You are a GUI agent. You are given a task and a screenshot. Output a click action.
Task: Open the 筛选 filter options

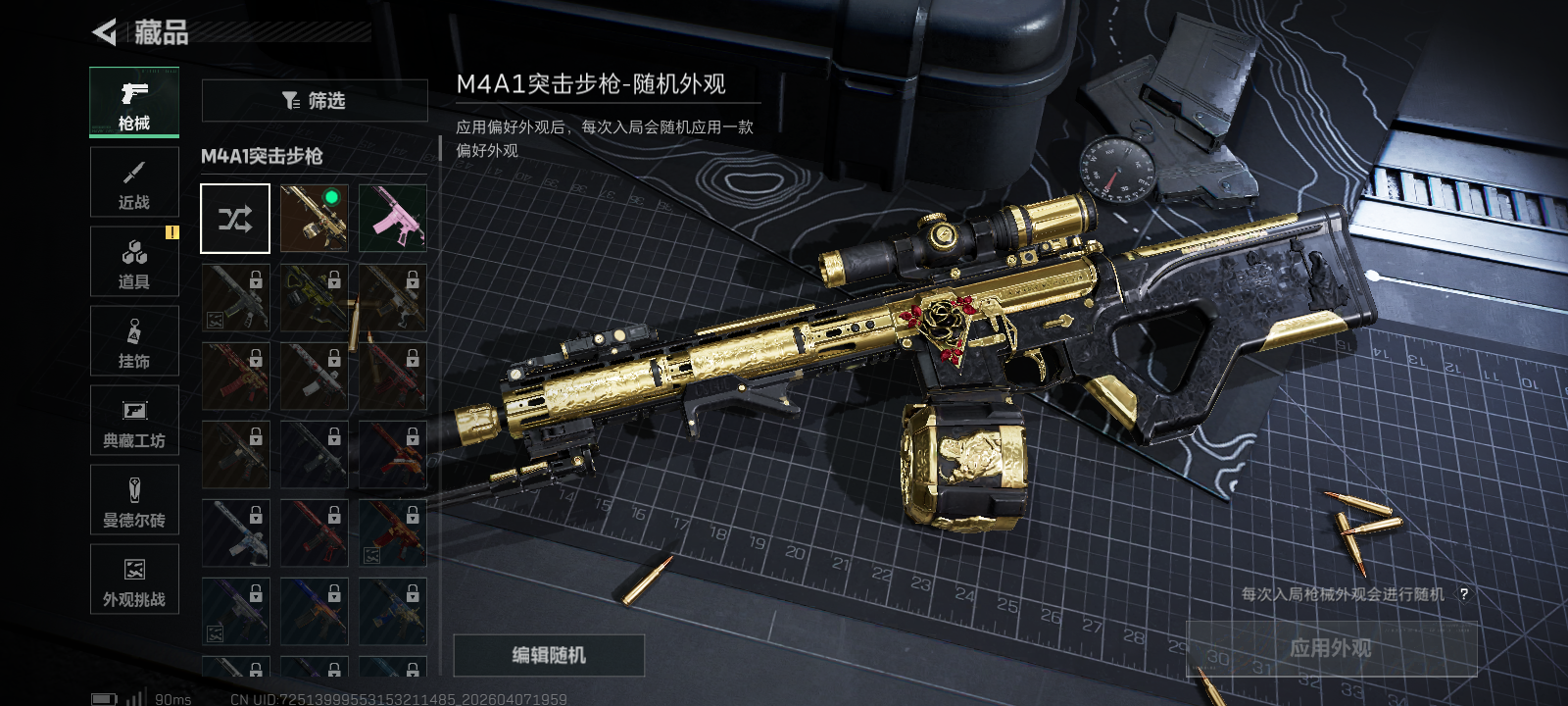tap(315, 100)
